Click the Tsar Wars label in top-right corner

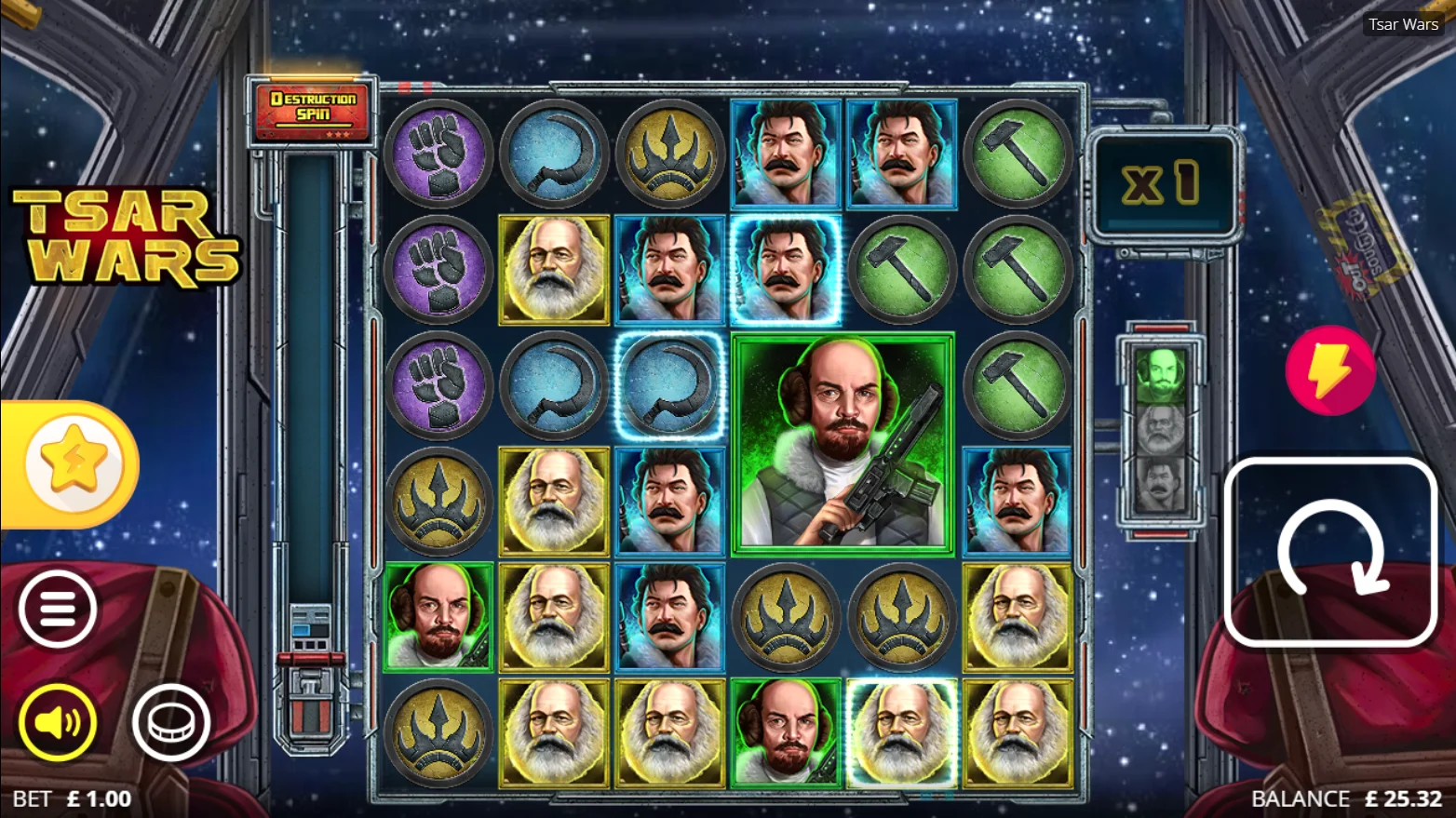[1402, 24]
